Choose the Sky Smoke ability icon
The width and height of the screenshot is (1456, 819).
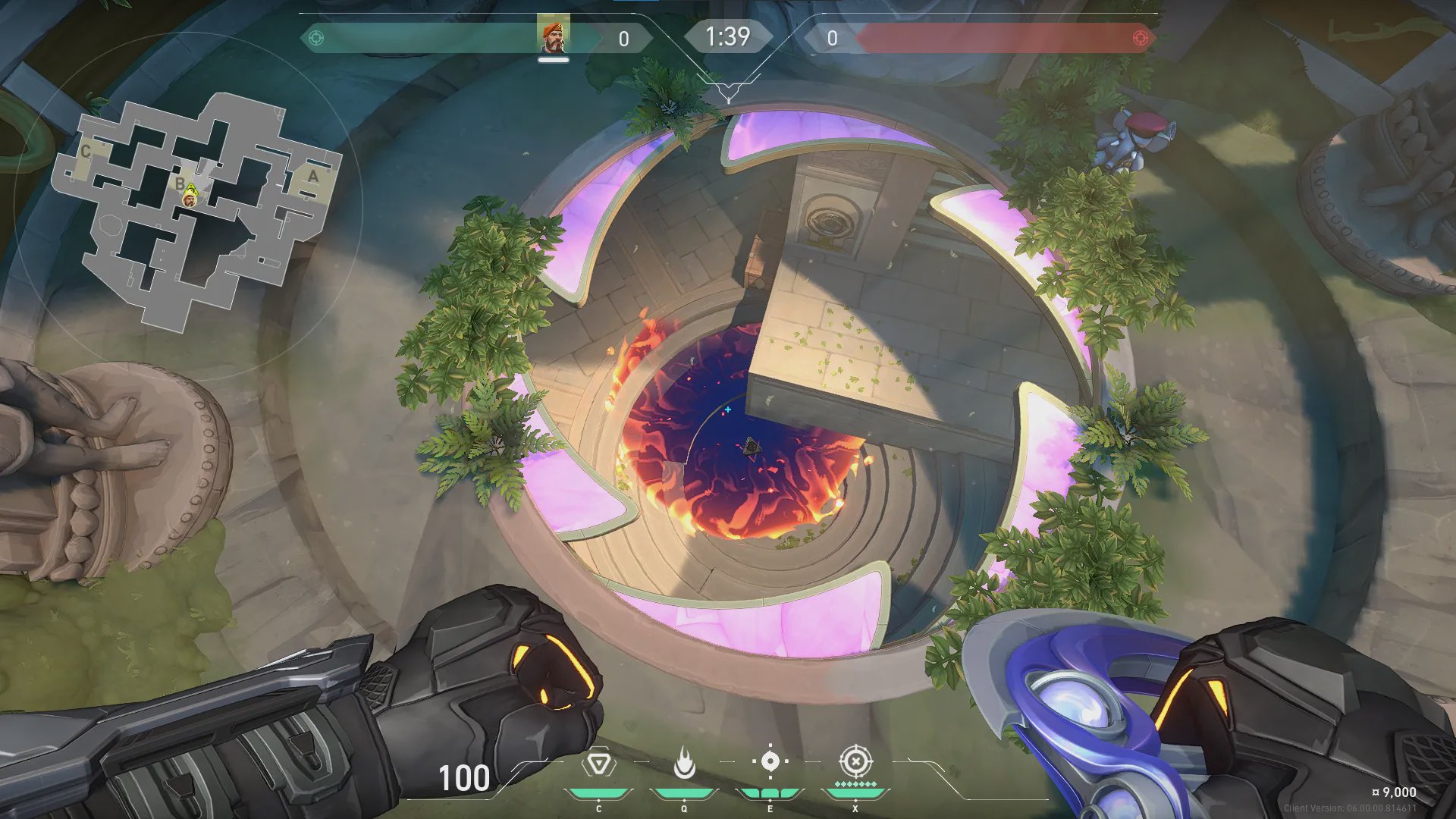point(770,761)
